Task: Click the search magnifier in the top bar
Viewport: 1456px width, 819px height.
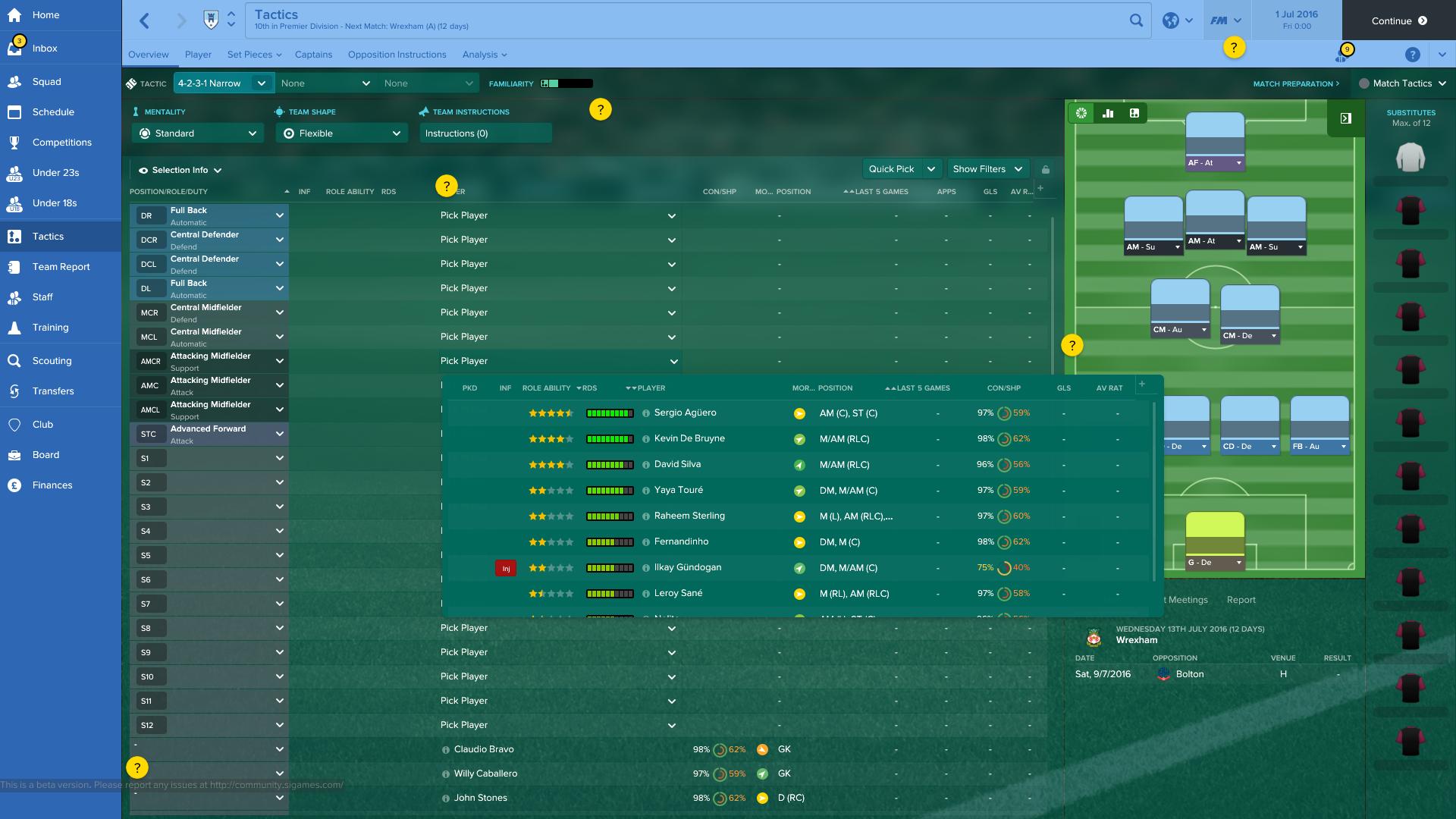Action: [x=1136, y=20]
